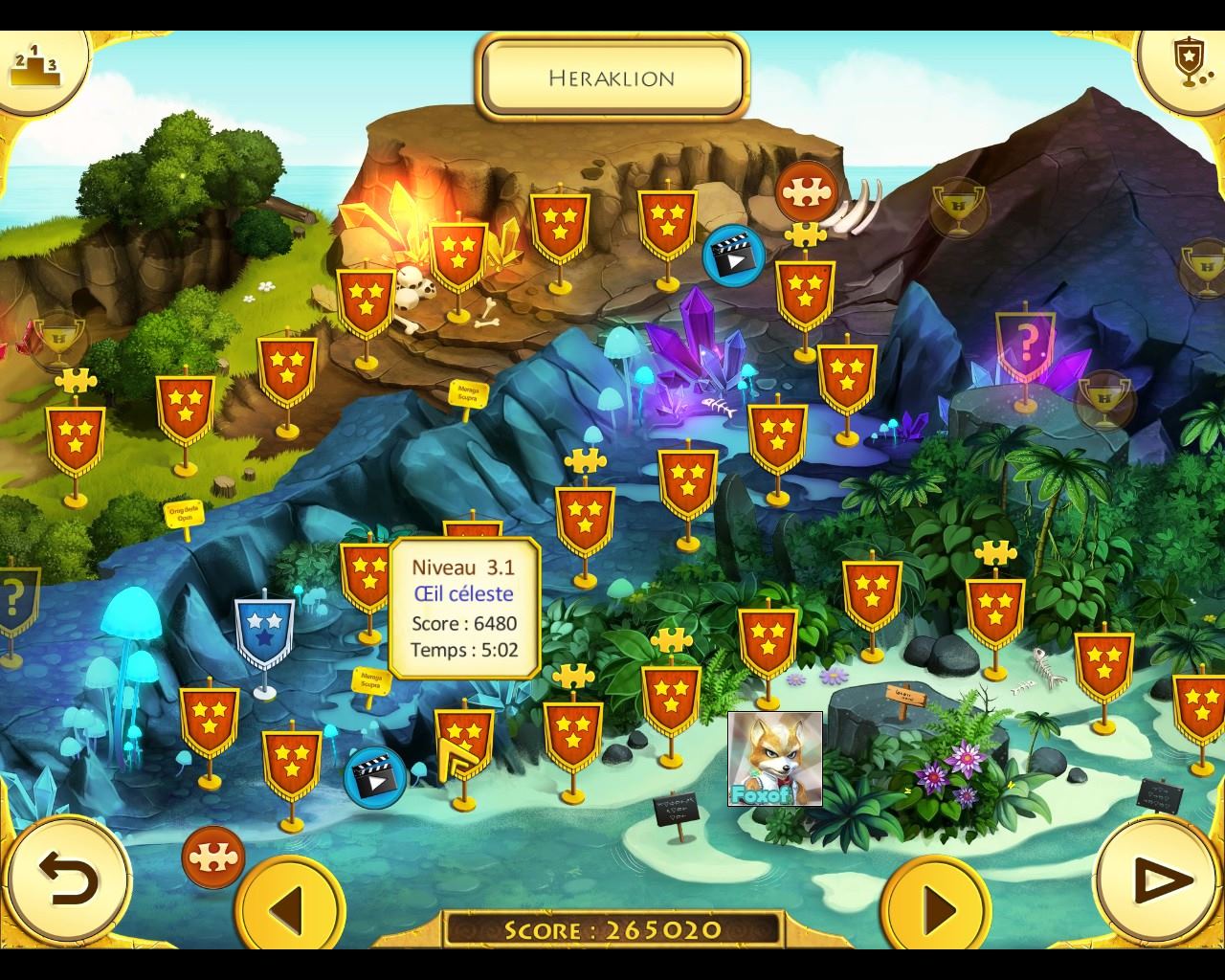Open the round puzzle piece icon by tusks

806,191
